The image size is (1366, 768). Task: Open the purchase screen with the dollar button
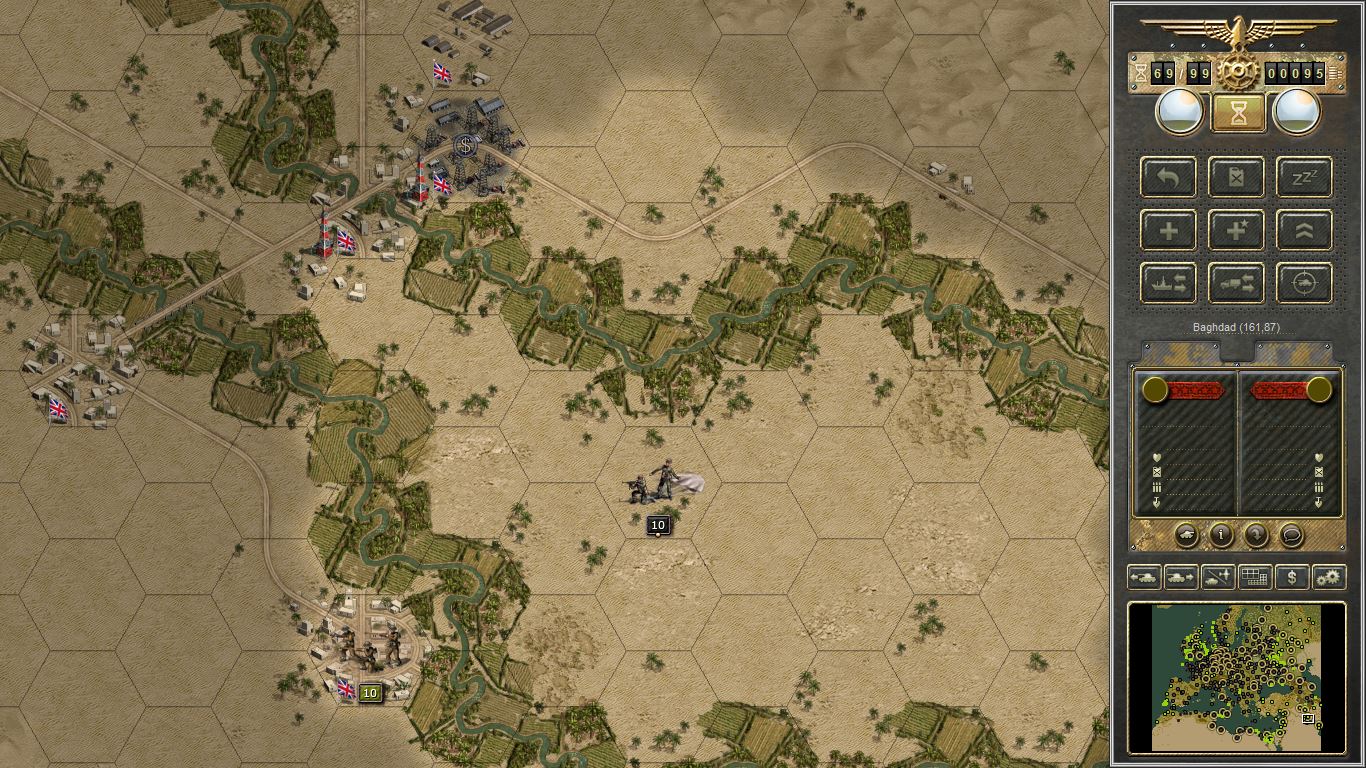pyautogui.click(x=1291, y=577)
